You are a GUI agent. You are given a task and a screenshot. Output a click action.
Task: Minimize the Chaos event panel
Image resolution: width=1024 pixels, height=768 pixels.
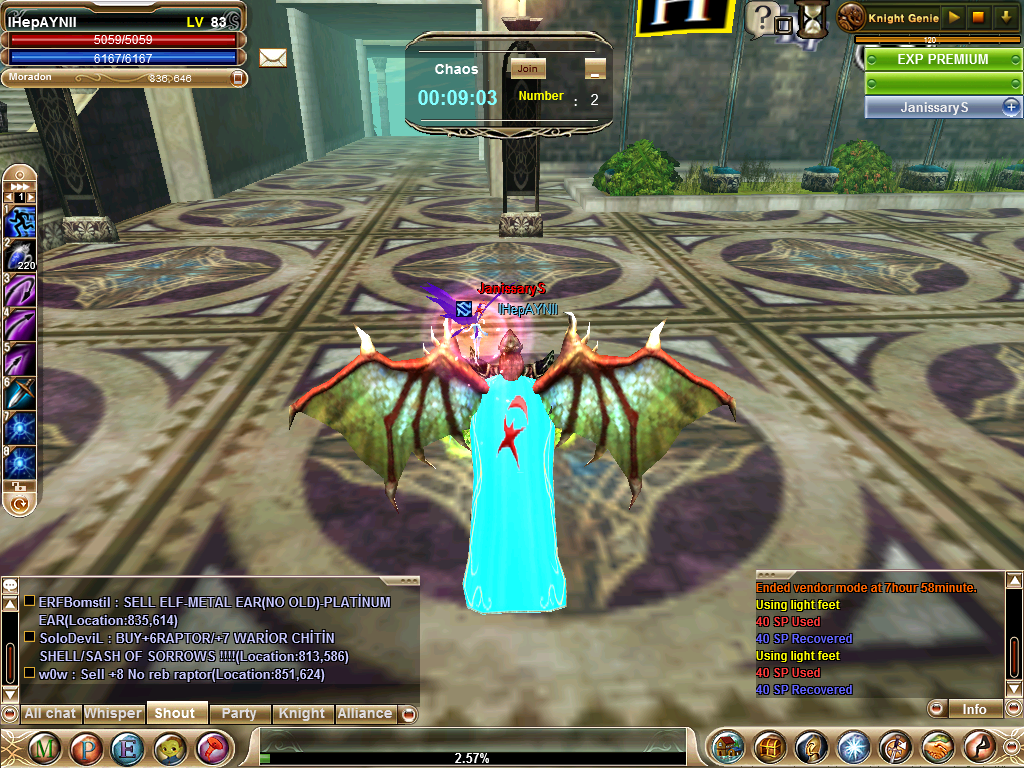click(595, 70)
